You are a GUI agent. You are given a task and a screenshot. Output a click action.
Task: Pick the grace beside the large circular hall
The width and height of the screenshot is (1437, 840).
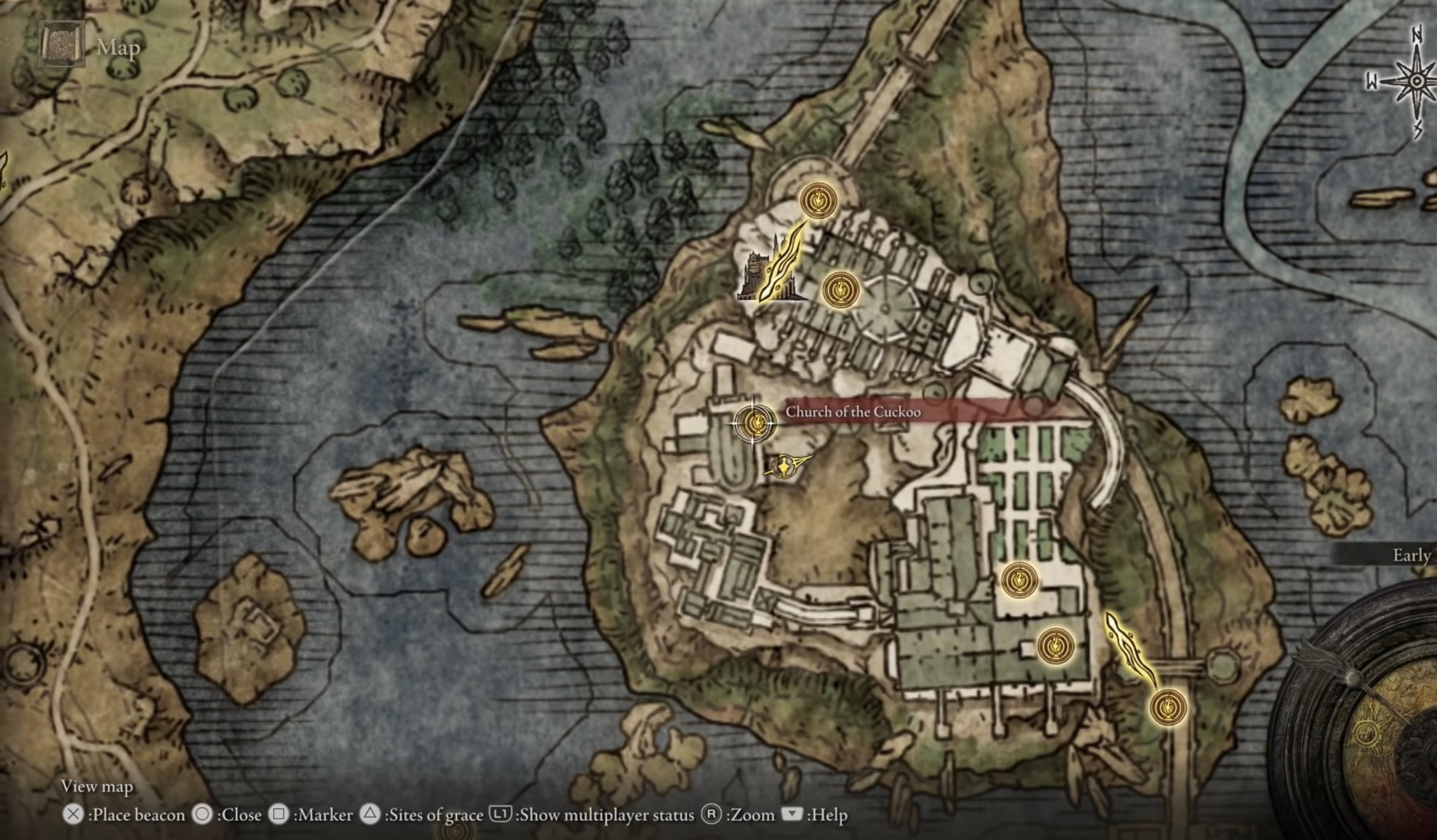(840, 290)
